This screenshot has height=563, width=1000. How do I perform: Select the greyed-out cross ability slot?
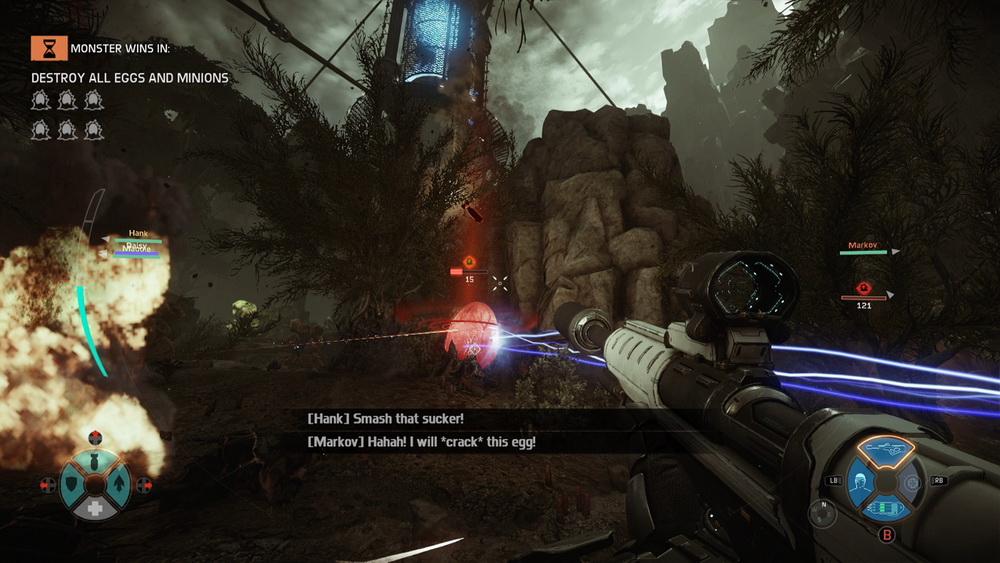coord(910,482)
